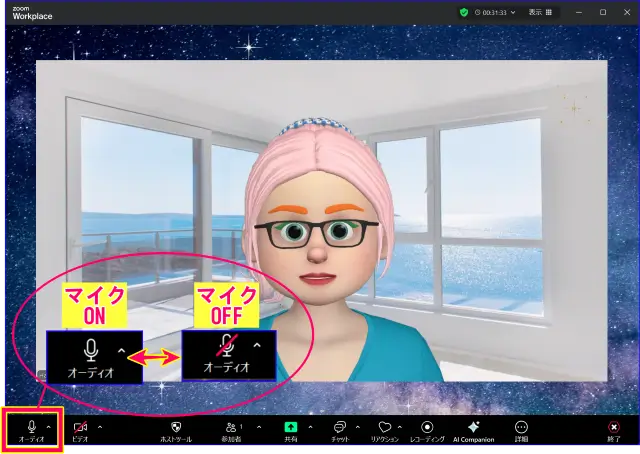
Task: Open the 詳細 more options menu
Action: [521, 430]
